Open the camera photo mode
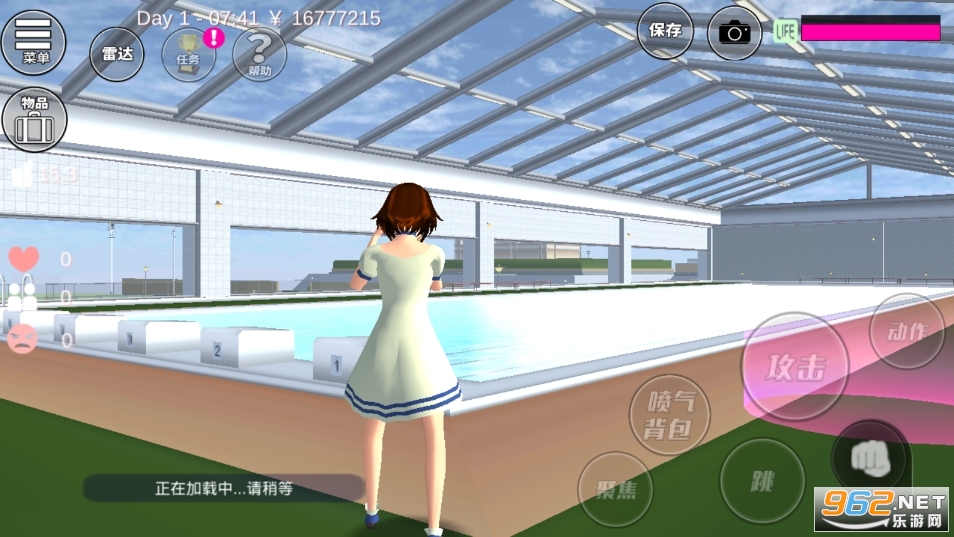 [735, 32]
